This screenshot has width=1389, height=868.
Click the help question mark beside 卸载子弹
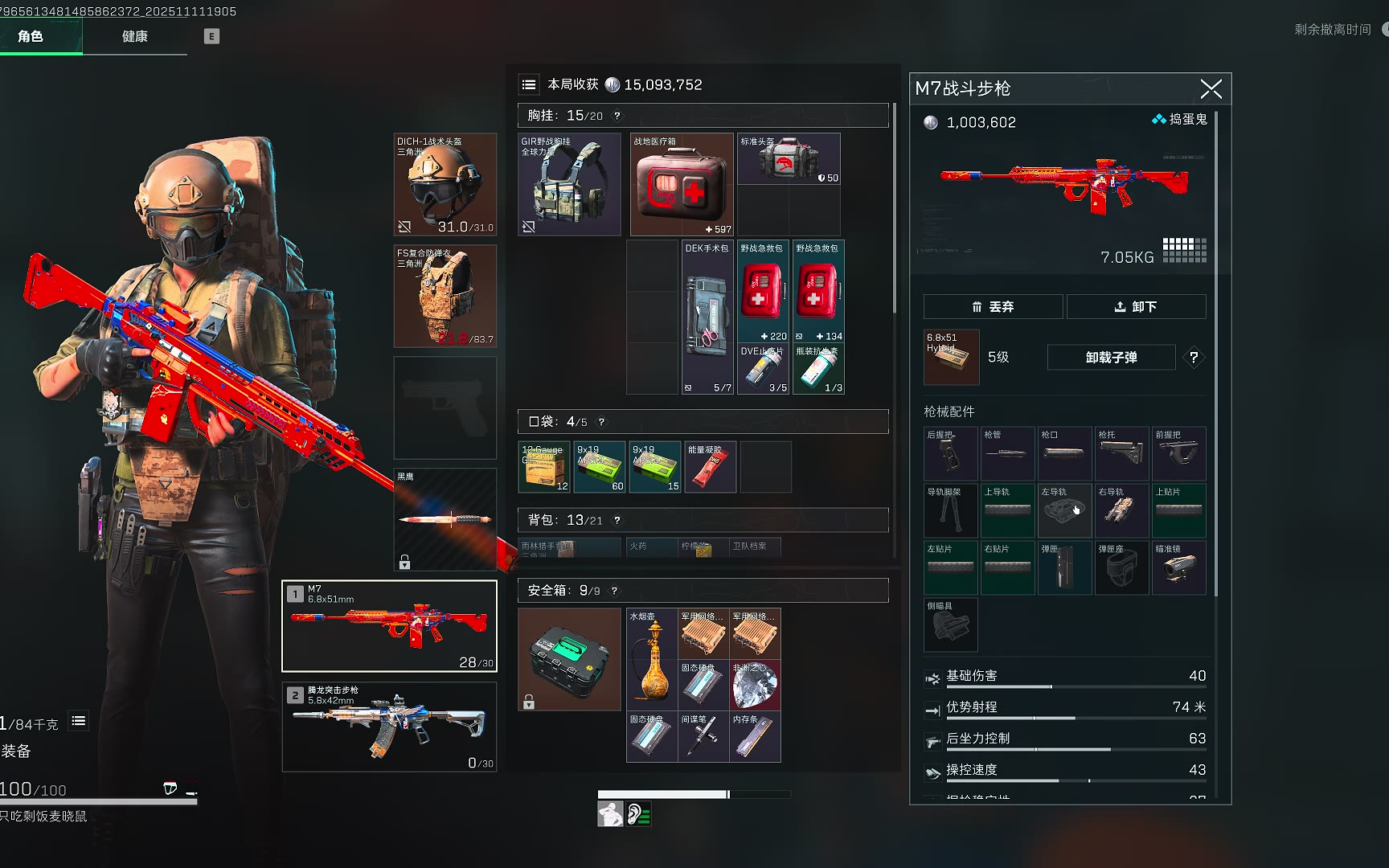pos(1194,358)
